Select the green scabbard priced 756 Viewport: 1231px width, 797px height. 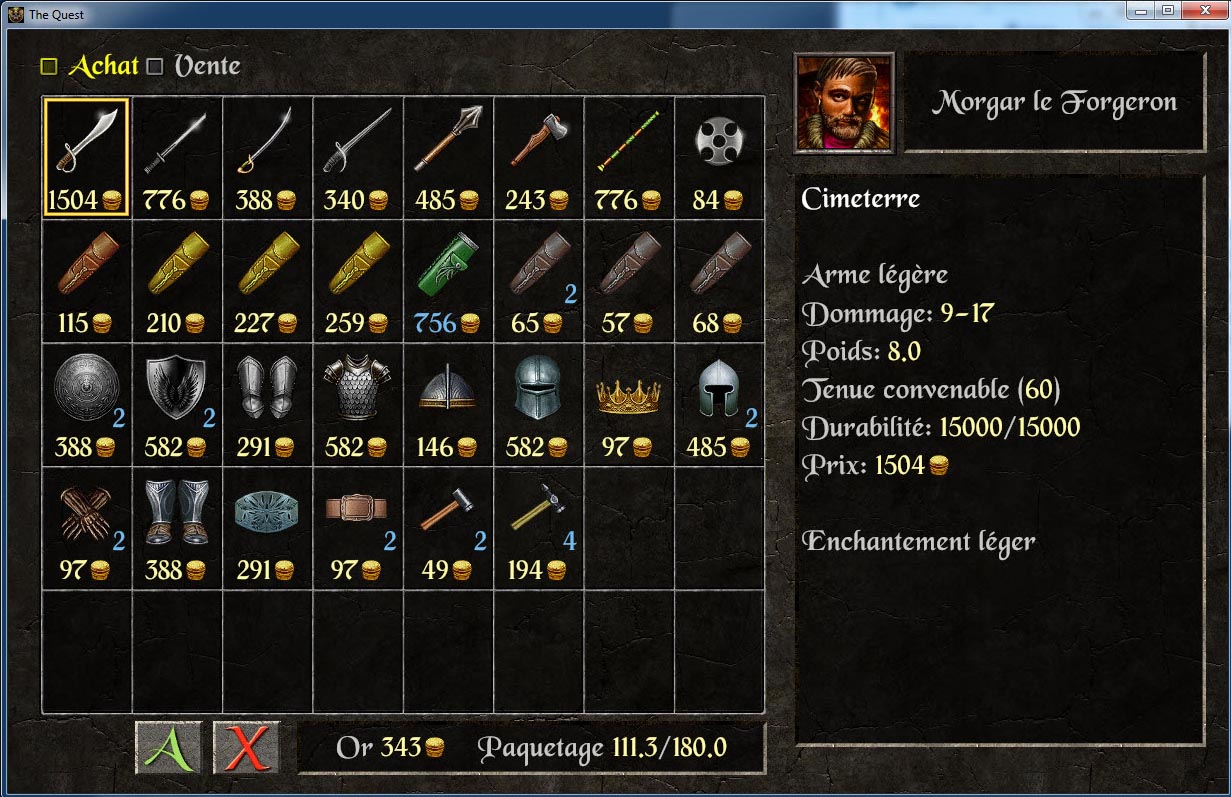[448, 280]
